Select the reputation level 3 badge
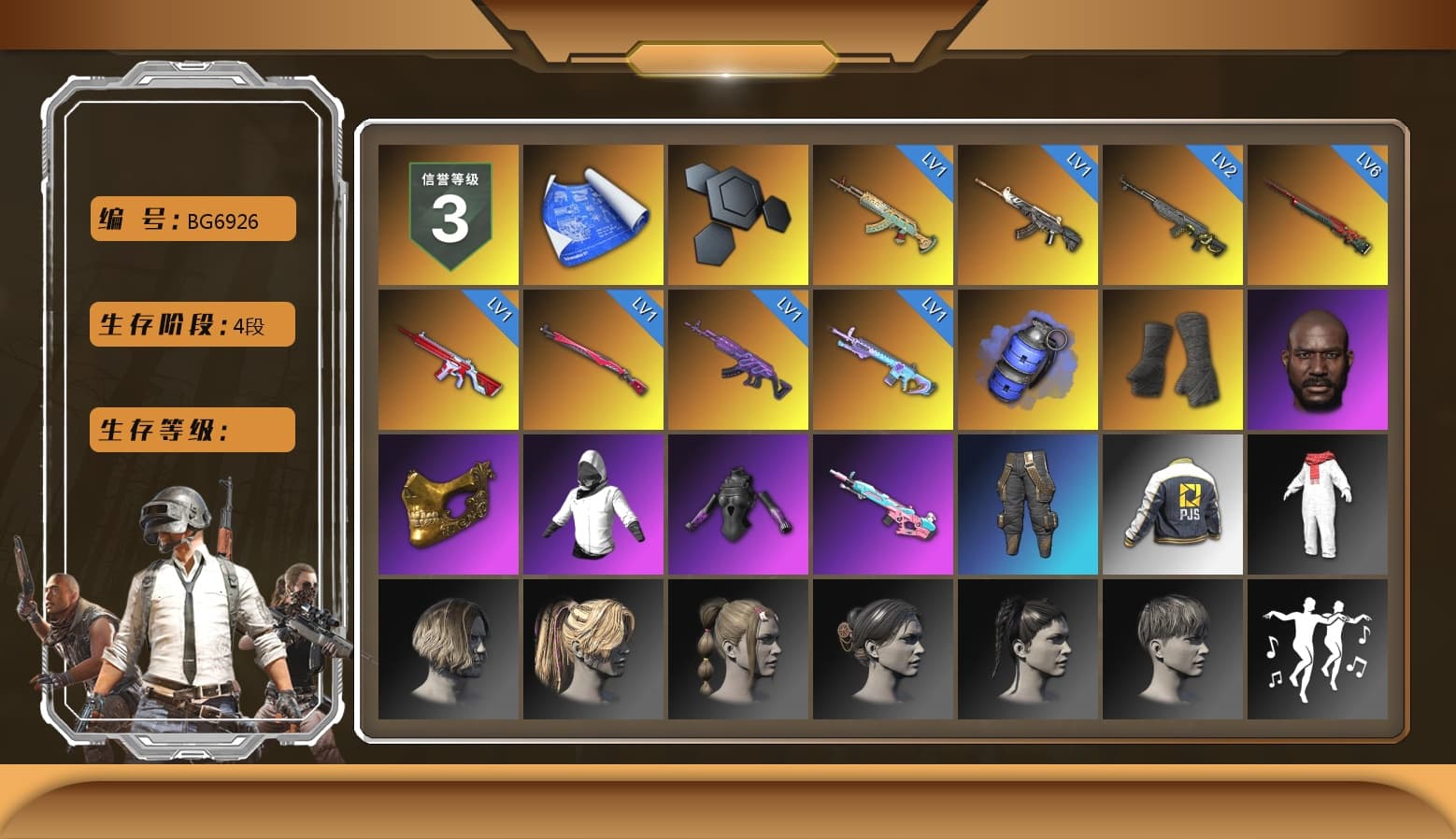Image resolution: width=1456 pixels, height=839 pixels. [x=447, y=213]
